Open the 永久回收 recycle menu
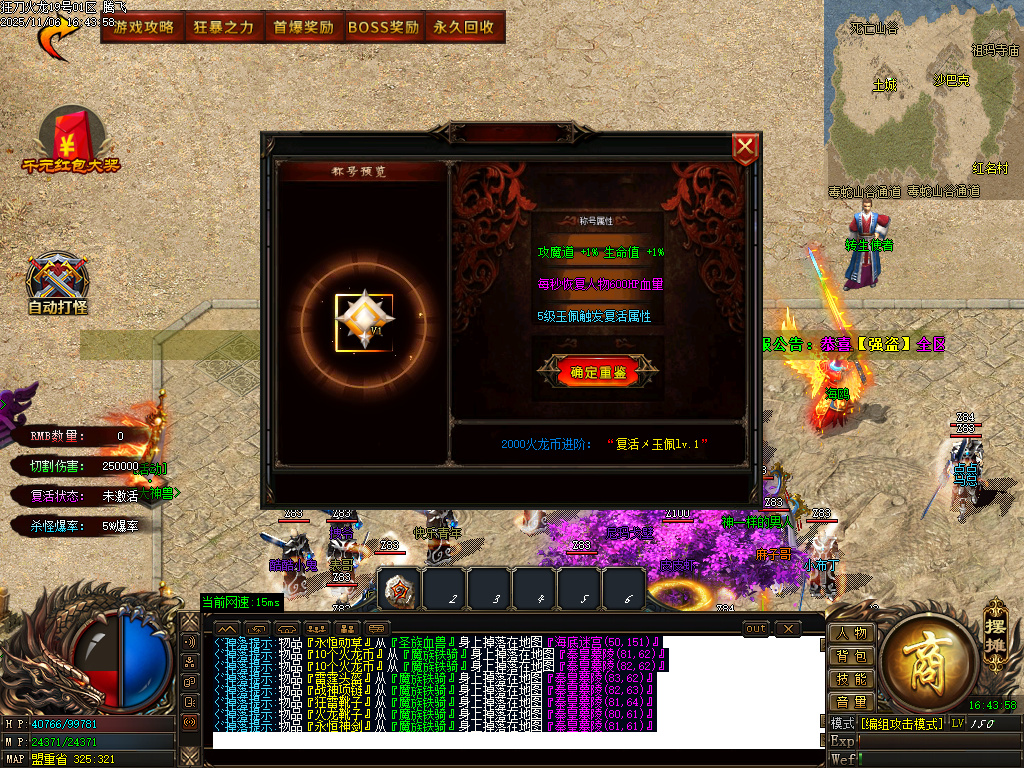Viewport: 1024px width, 768px height. coord(464,27)
